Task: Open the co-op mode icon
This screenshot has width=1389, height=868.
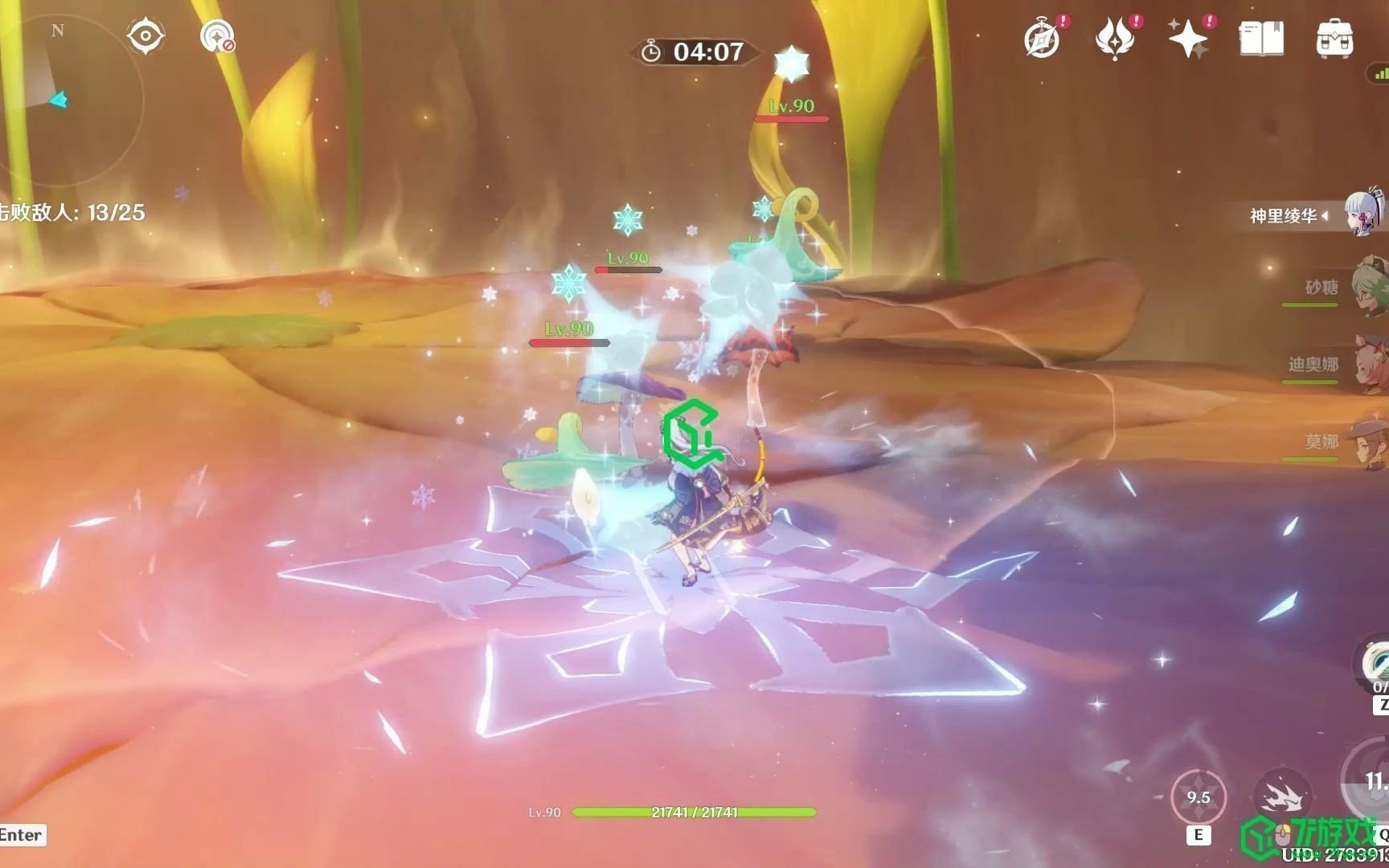Action: tap(216, 36)
